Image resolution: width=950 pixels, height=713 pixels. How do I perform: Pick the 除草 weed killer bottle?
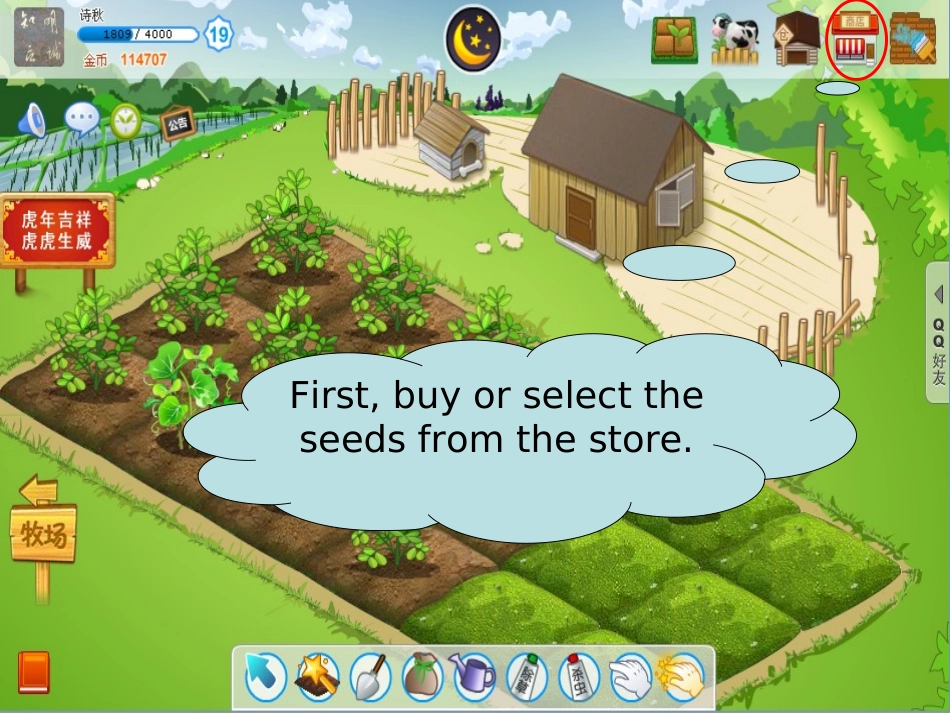[x=527, y=677]
